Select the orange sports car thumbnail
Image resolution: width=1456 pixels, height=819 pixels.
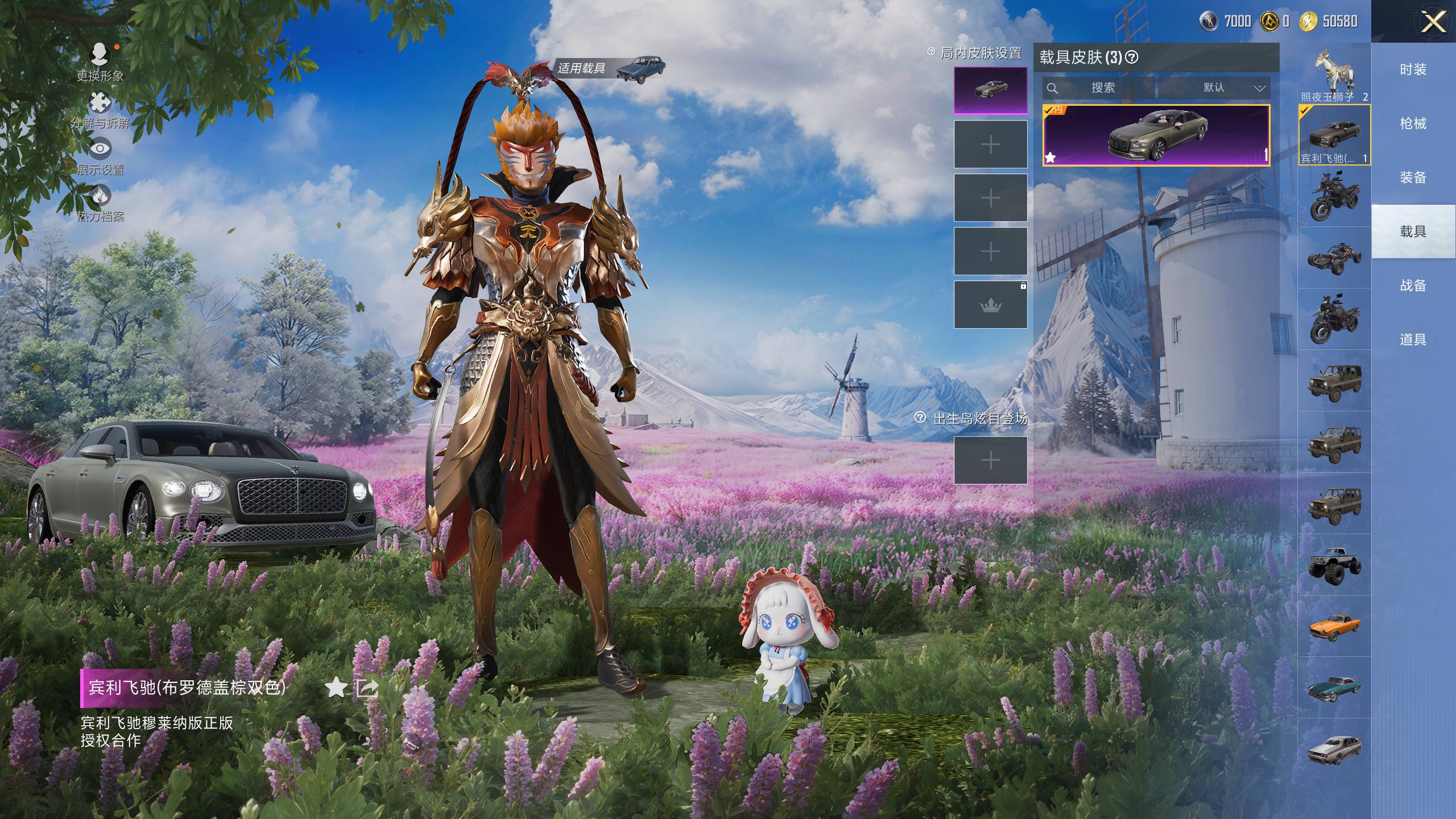pyautogui.click(x=1334, y=626)
